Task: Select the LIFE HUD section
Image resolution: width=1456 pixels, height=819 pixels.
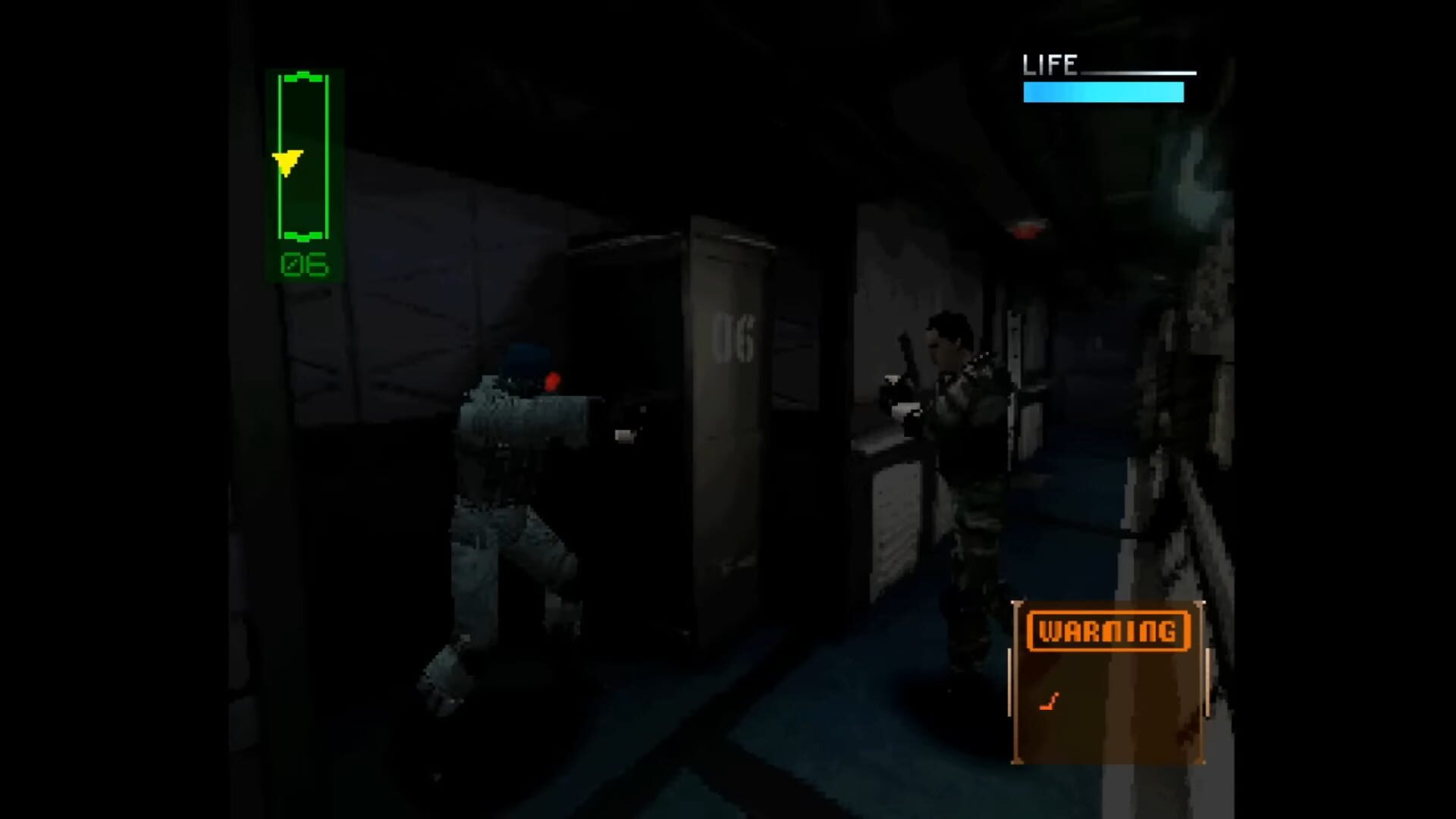Action: (1103, 76)
